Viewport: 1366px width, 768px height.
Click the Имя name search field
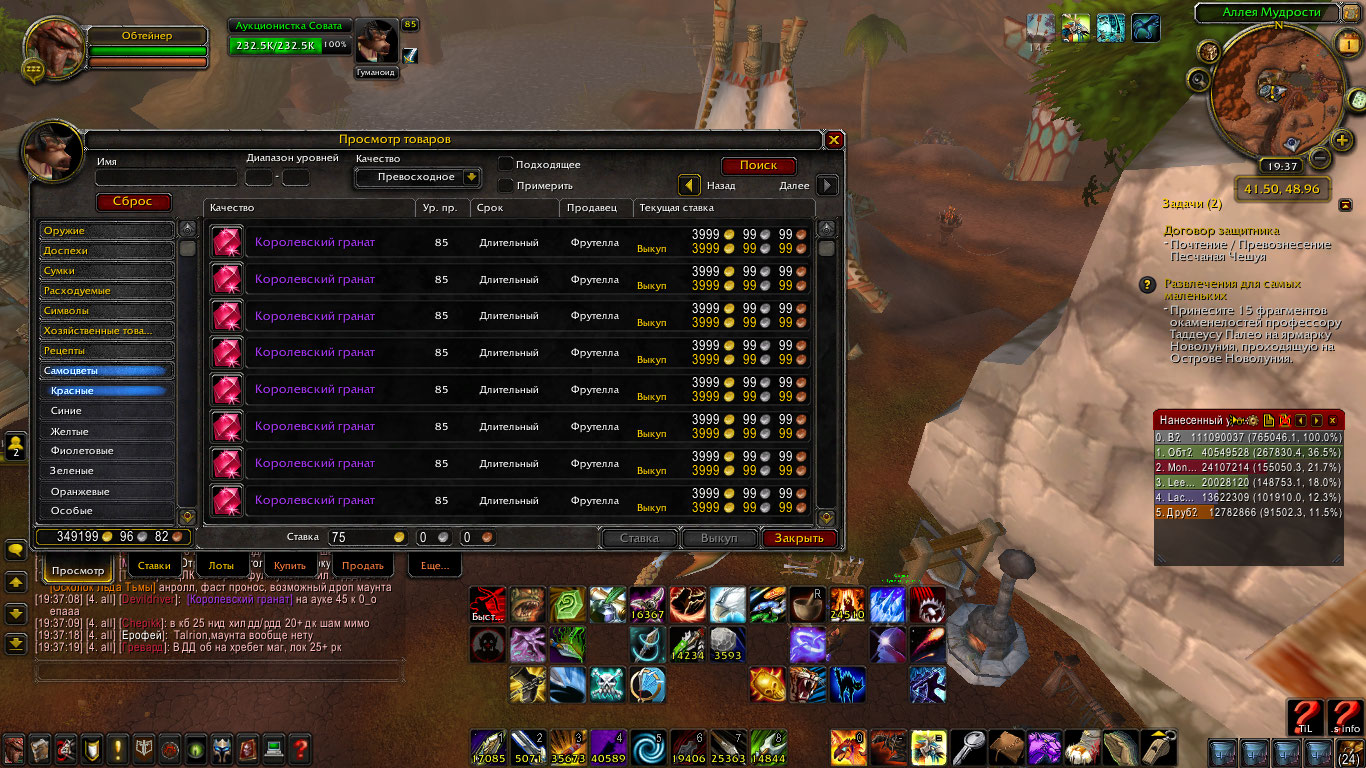tap(166, 178)
